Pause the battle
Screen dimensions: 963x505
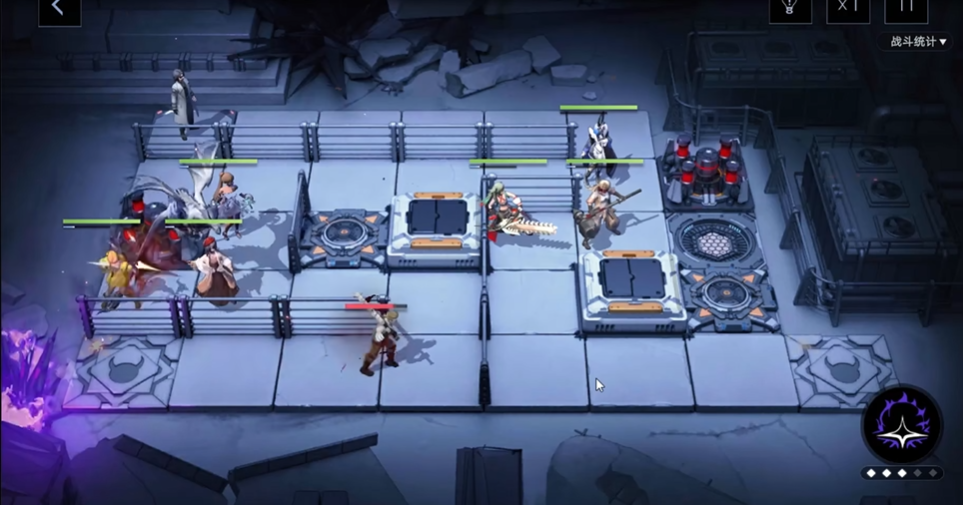coord(906,8)
